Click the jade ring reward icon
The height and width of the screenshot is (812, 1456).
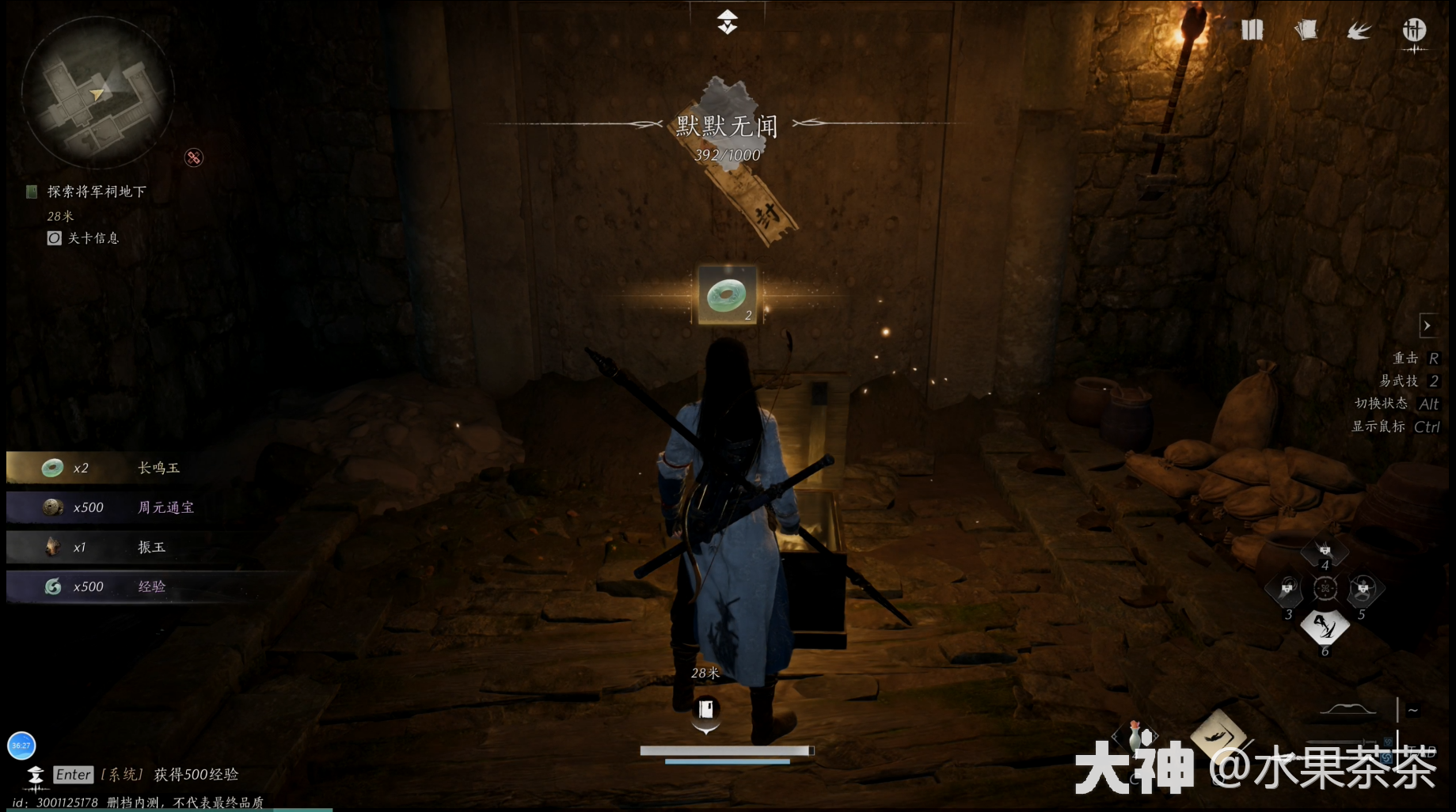[727, 295]
